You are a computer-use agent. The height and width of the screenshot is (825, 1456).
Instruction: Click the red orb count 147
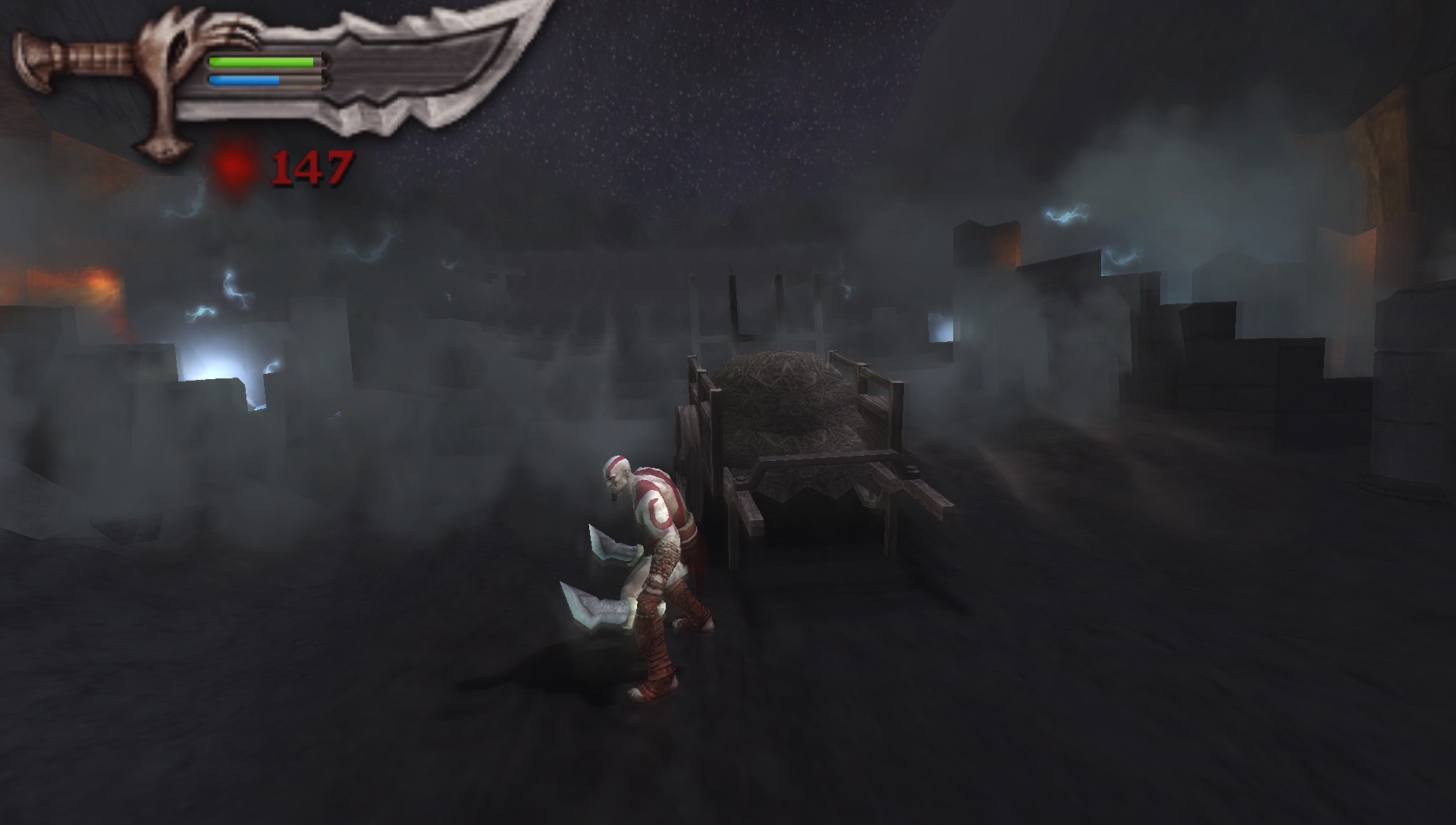(x=313, y=165)
